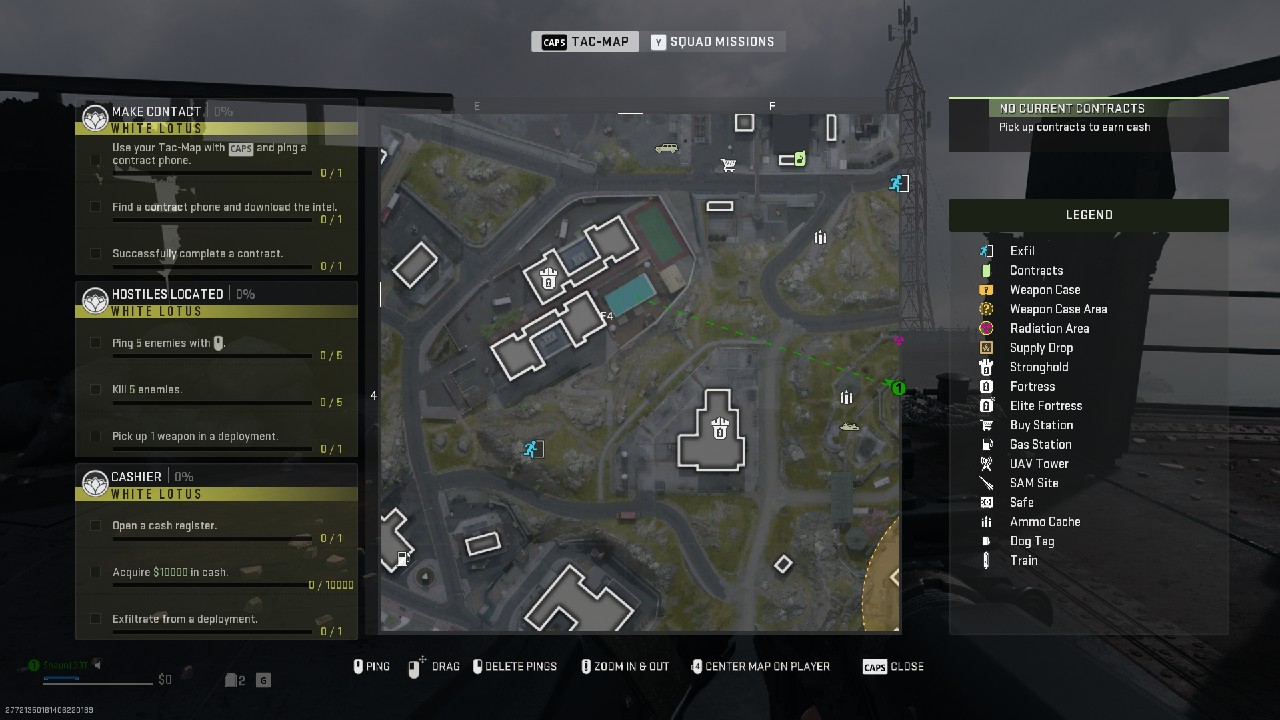
Task: Click an Ammo Cache icon on the map
Action: tap(820, 237)
